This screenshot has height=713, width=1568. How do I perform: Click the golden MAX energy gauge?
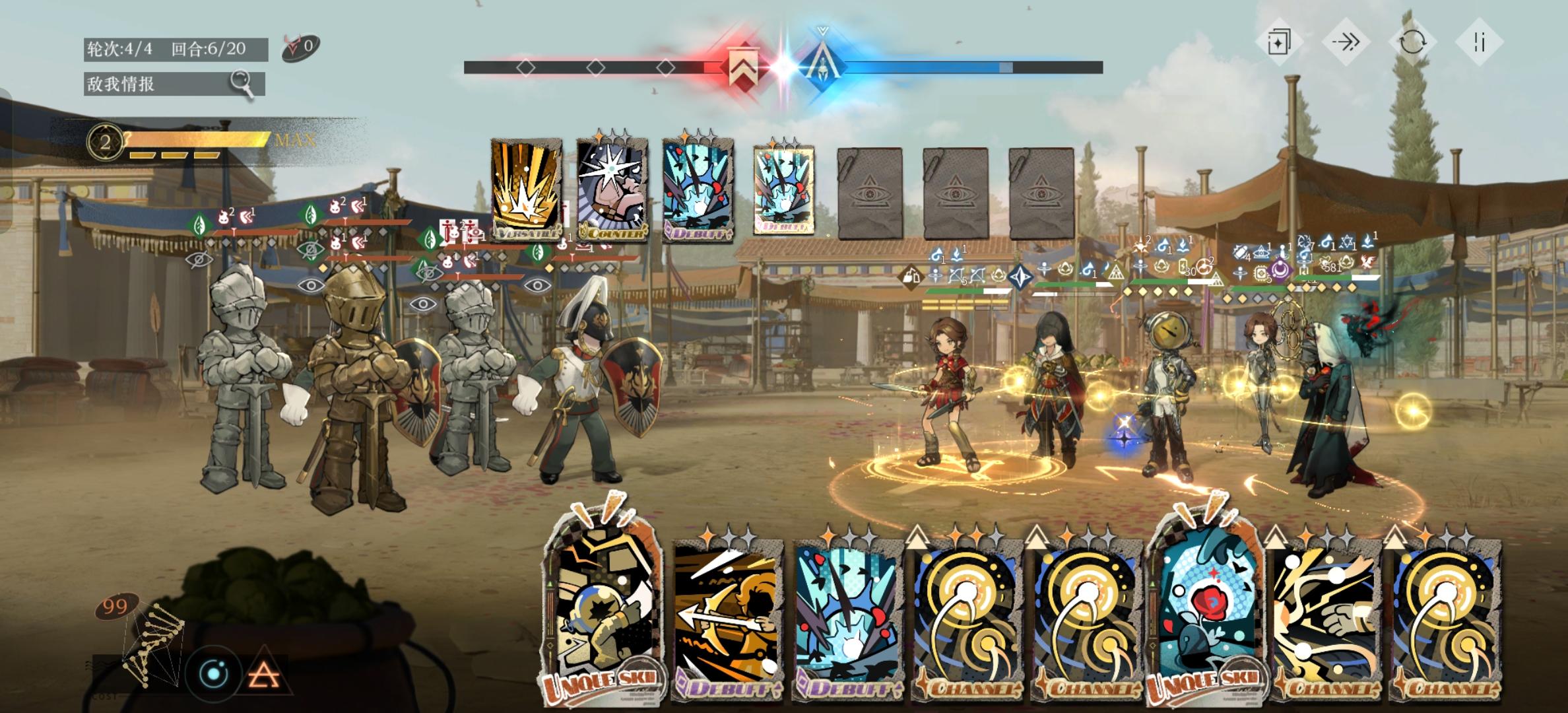coord(198,140)
